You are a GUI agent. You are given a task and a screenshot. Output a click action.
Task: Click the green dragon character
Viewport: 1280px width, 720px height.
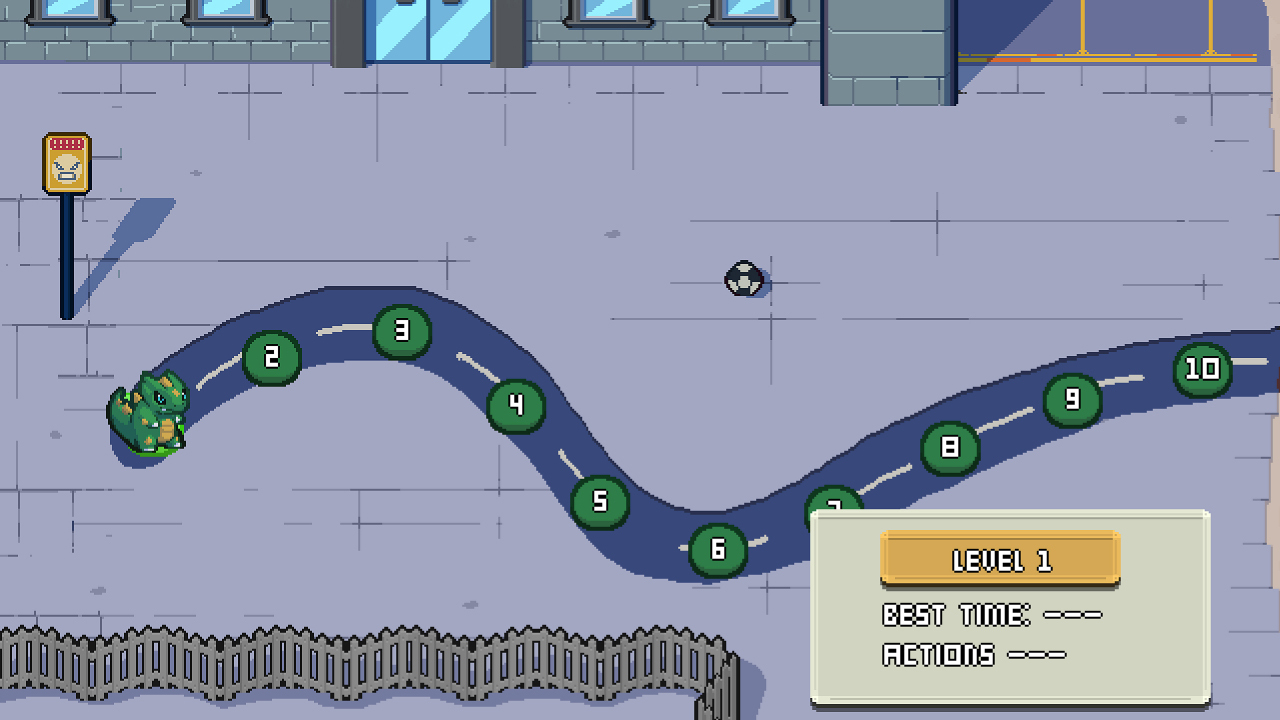pyautogui.click(x=150, y=420)
